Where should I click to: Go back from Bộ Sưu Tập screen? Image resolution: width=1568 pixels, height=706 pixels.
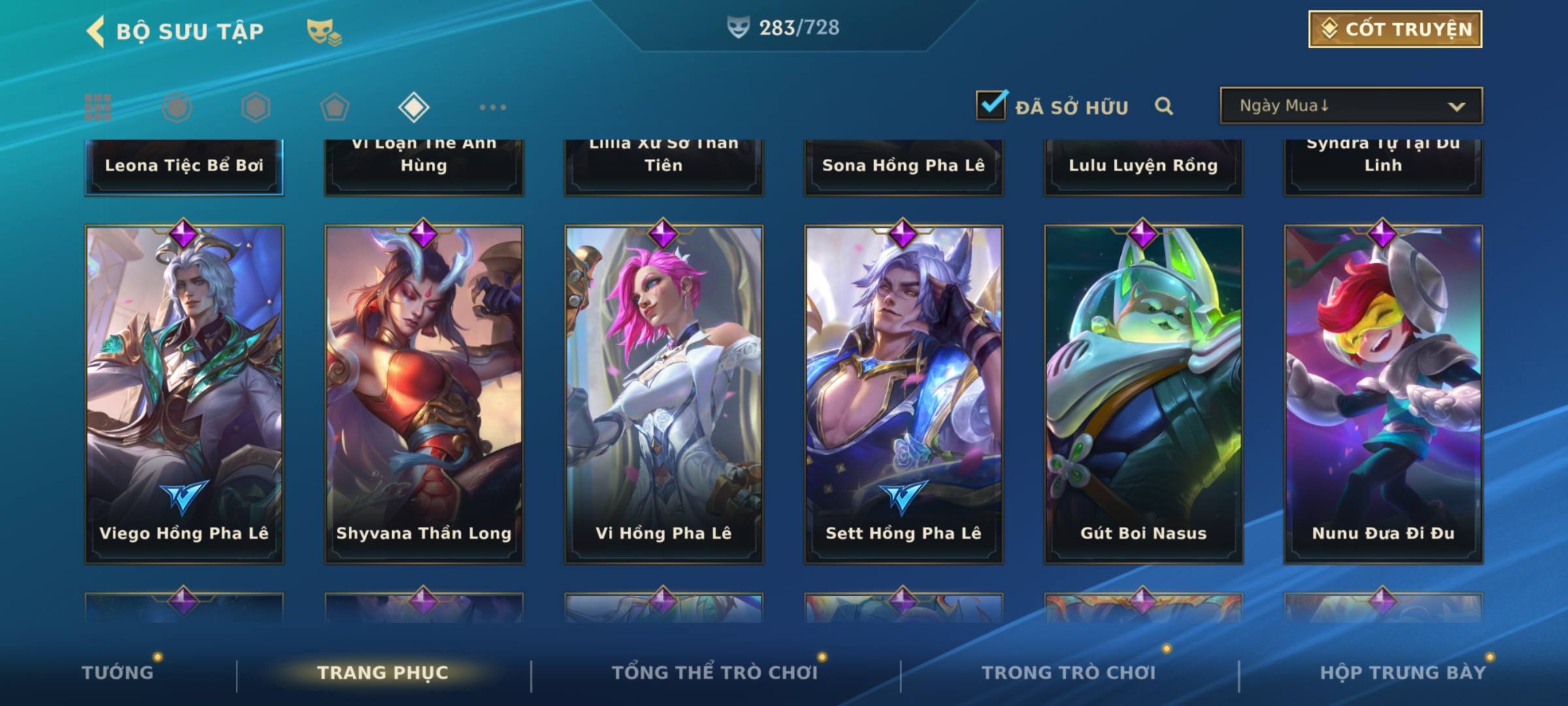pyautogui.click(x=96, y=31)
